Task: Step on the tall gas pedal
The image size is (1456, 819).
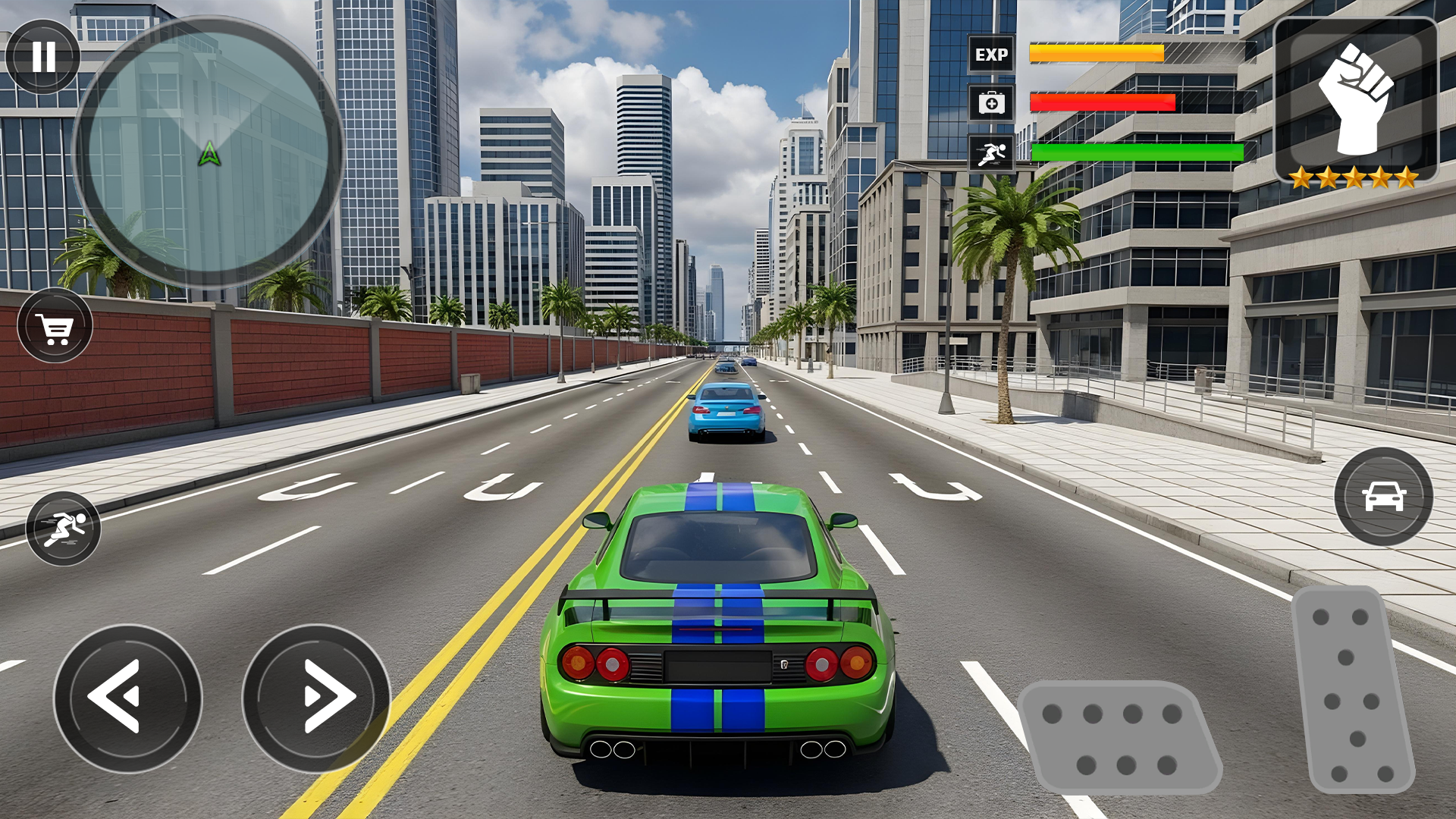Action: click(x=1352, y=690)
